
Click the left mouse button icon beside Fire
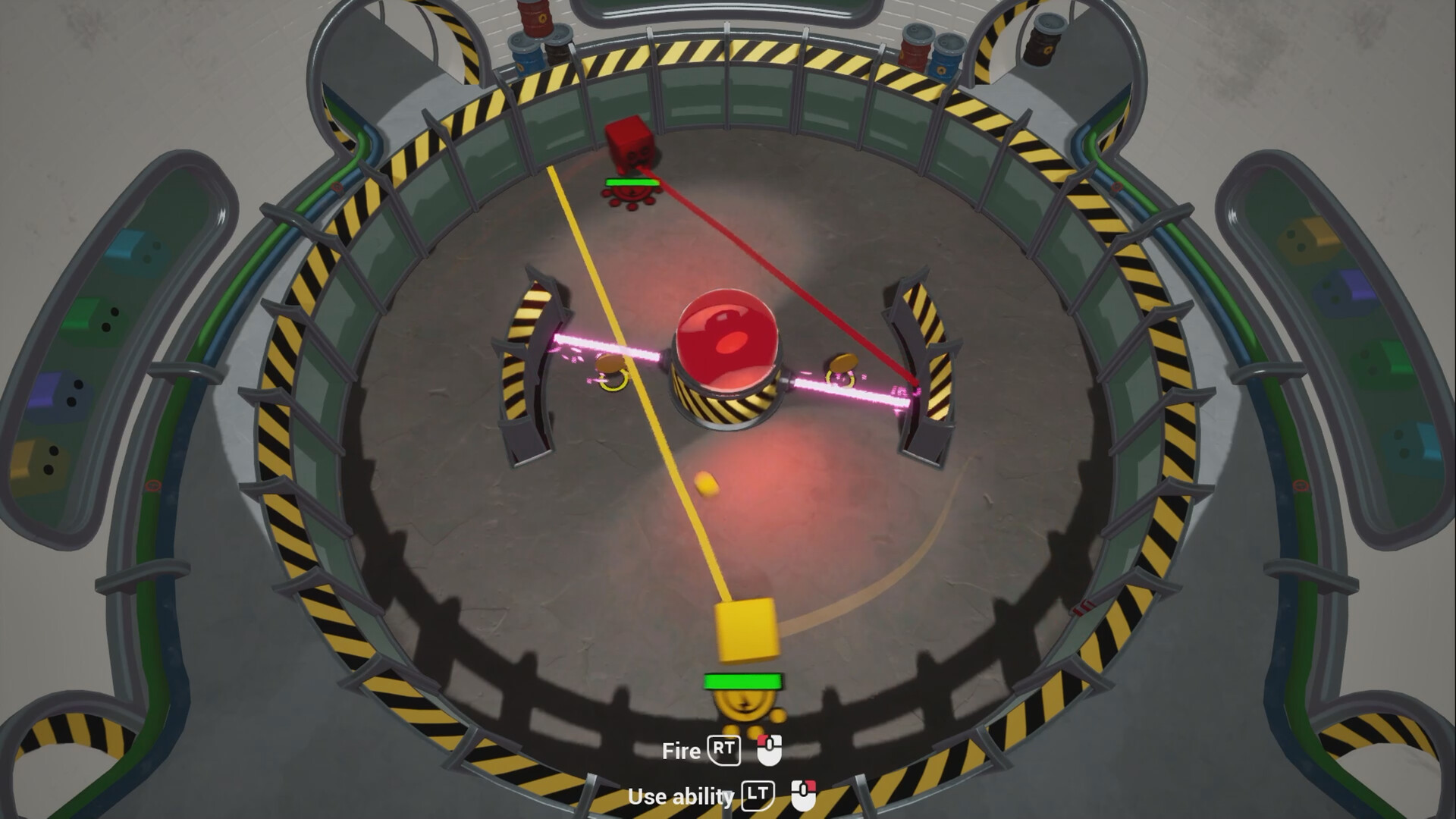(768, 752)
